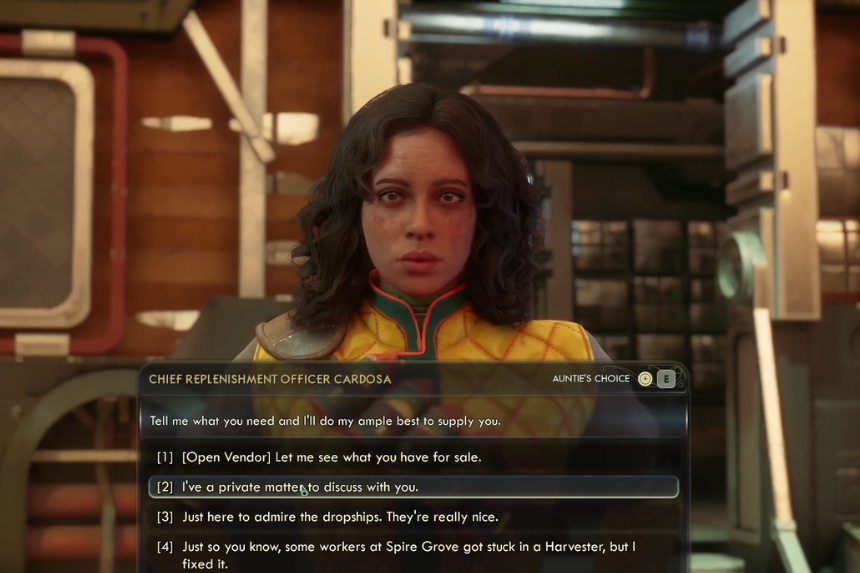Viewport: 860px width, 573px height.
Task: Pick the reply about admiring dropships
Action: (x=339, y=517)
